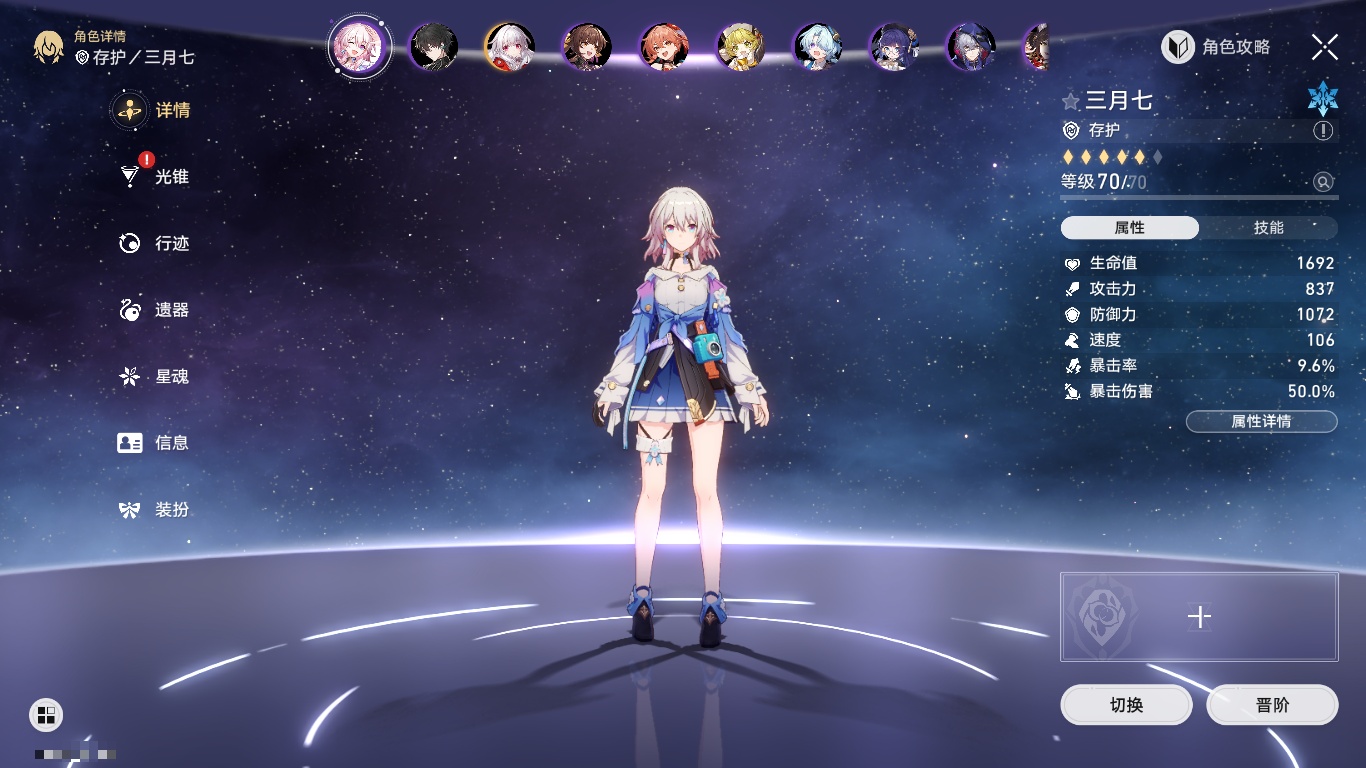Open the 遗器 relics menu

155,310
